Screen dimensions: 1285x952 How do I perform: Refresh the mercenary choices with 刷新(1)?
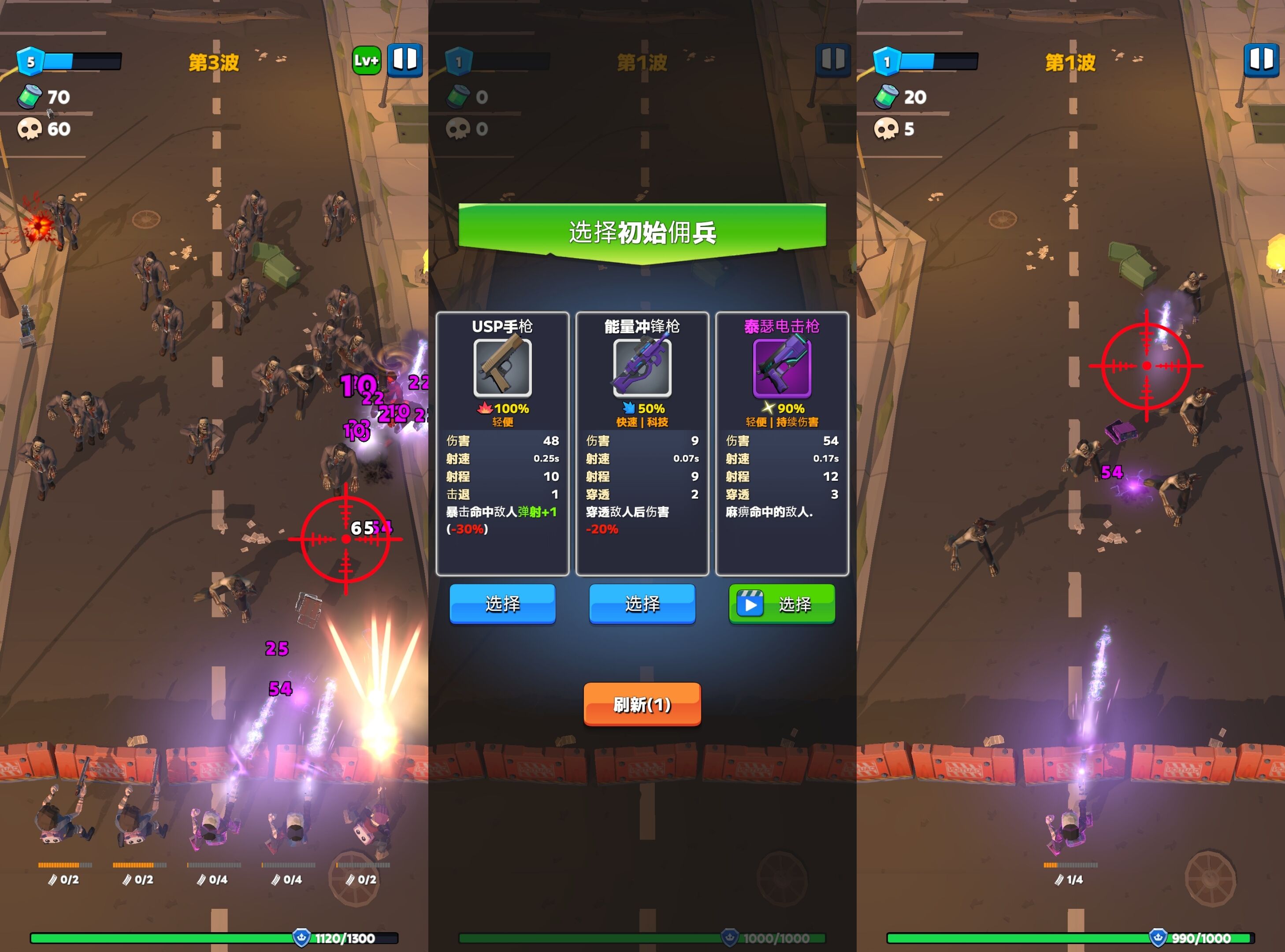pyautogui.click(x=642, y=703)
